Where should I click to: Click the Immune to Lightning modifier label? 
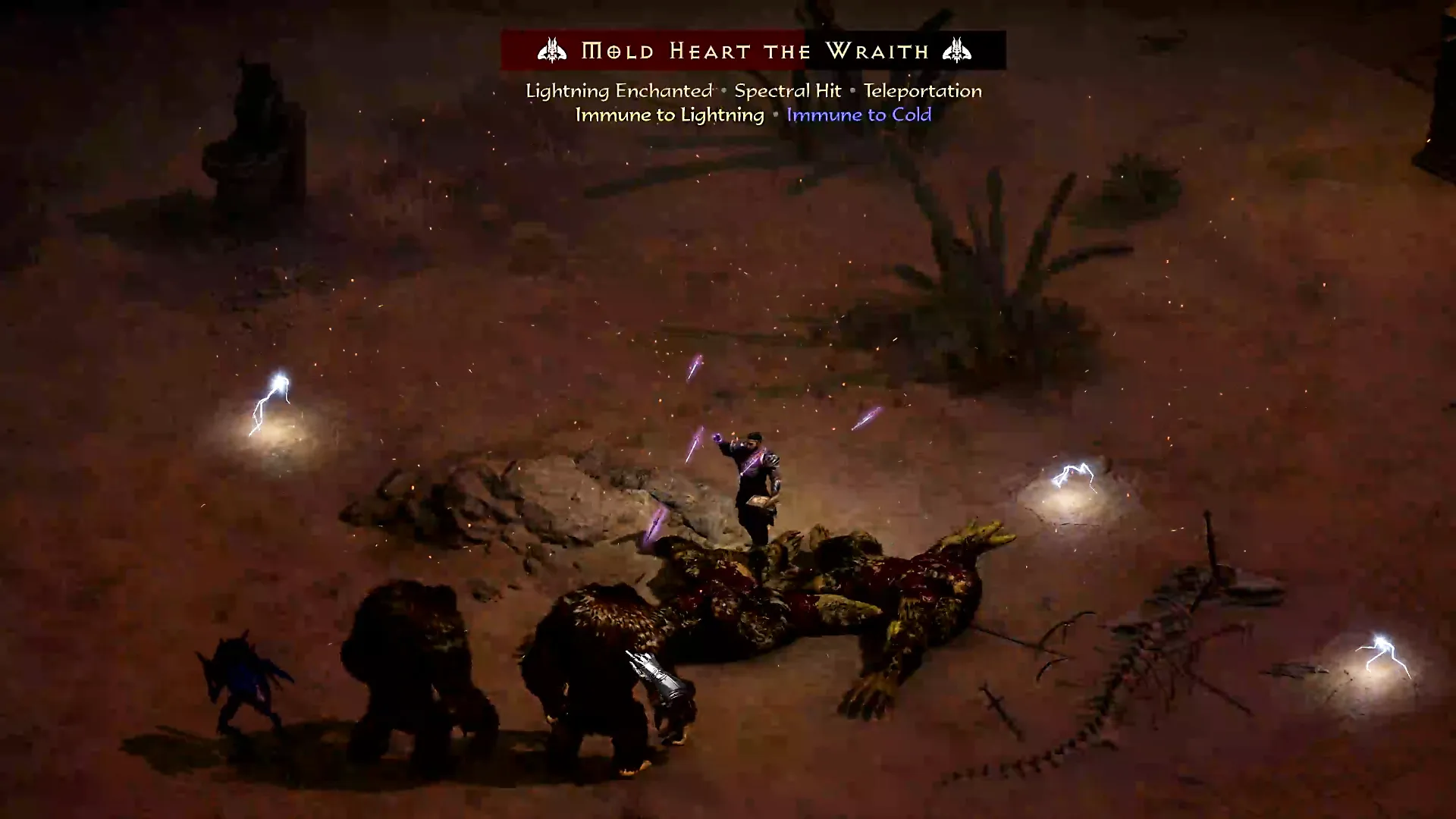click(x=670, y=115)
